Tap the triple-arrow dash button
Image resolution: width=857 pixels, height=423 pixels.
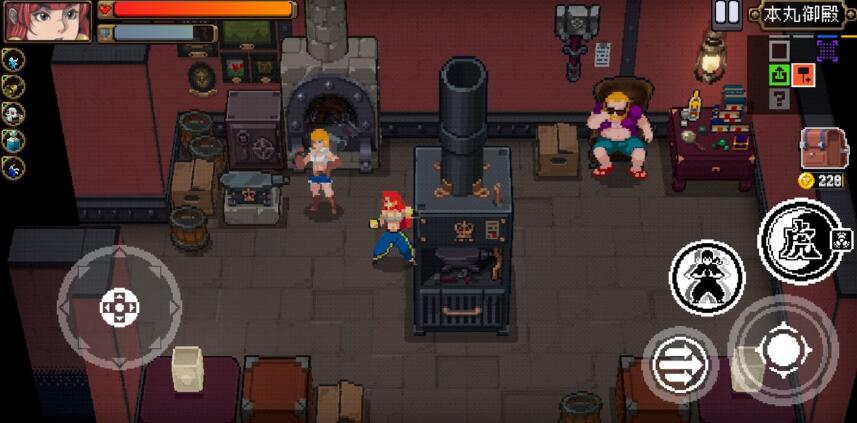point(679,365)
